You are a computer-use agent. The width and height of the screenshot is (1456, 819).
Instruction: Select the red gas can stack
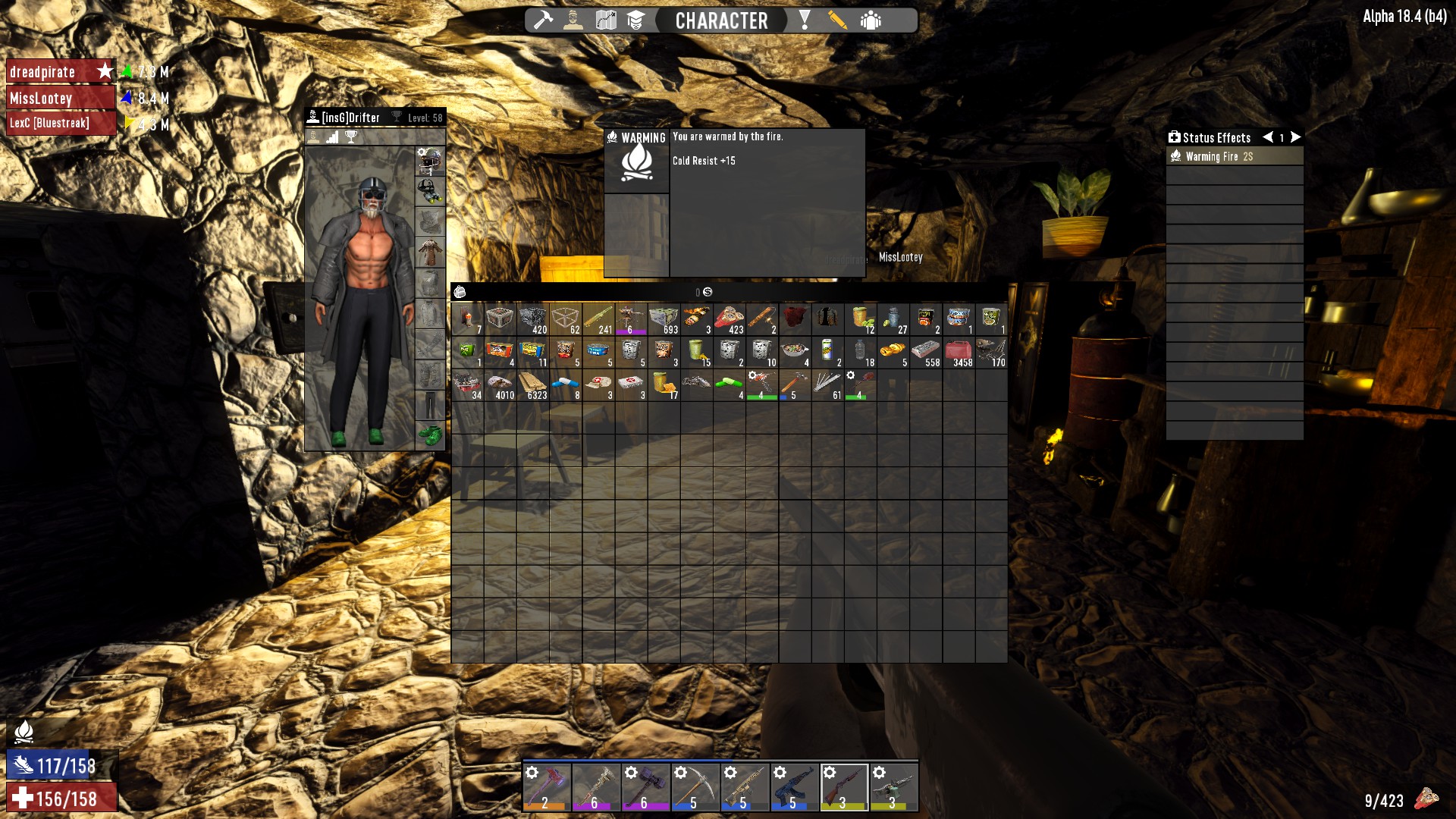(x=959, y=353)
